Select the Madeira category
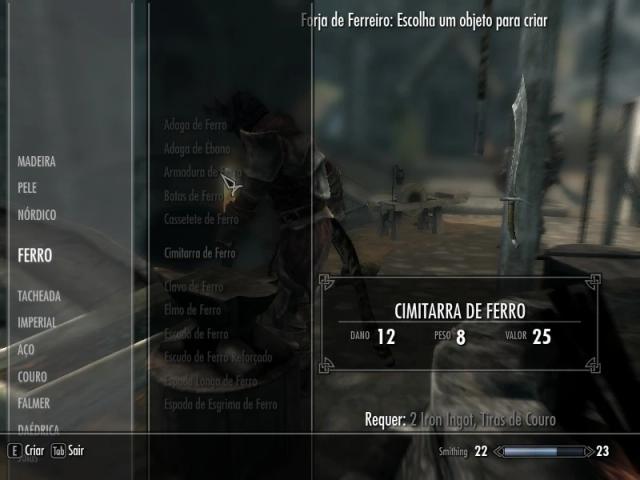This screenshot has height=480, width=640. 36,161
